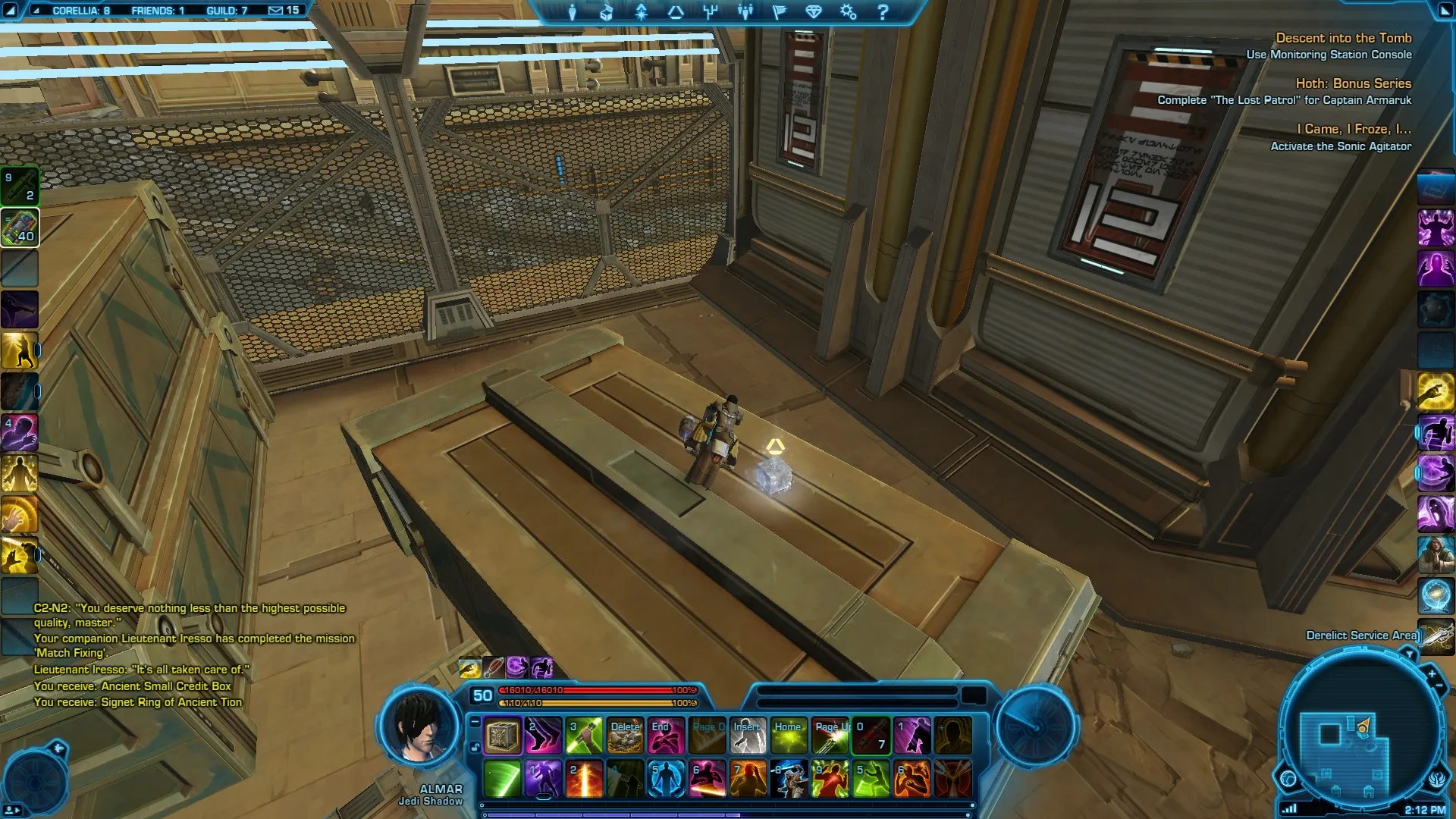The image size is (1456, 819).
Task: Open the inventory box icon
Action: (x=607, y=12)
